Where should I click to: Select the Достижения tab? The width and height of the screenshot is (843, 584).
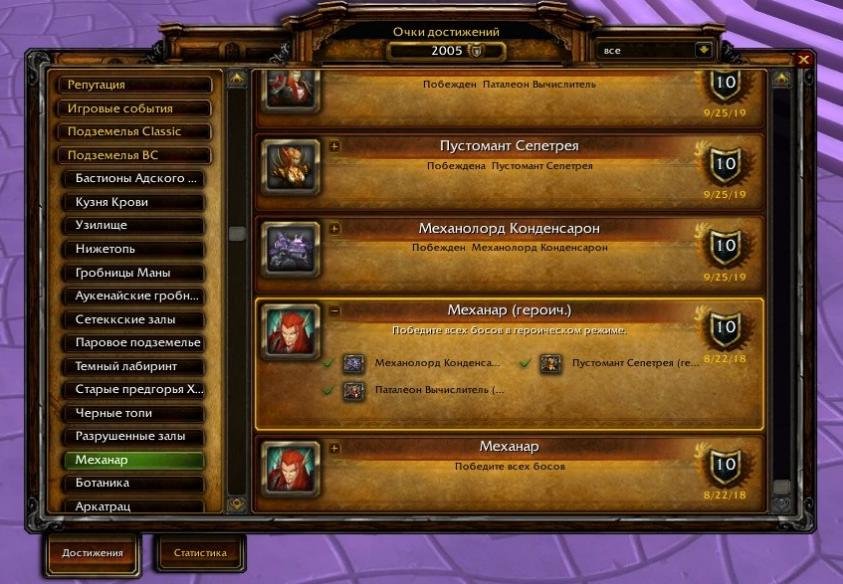pyautogui.click(x=93, y=553)
